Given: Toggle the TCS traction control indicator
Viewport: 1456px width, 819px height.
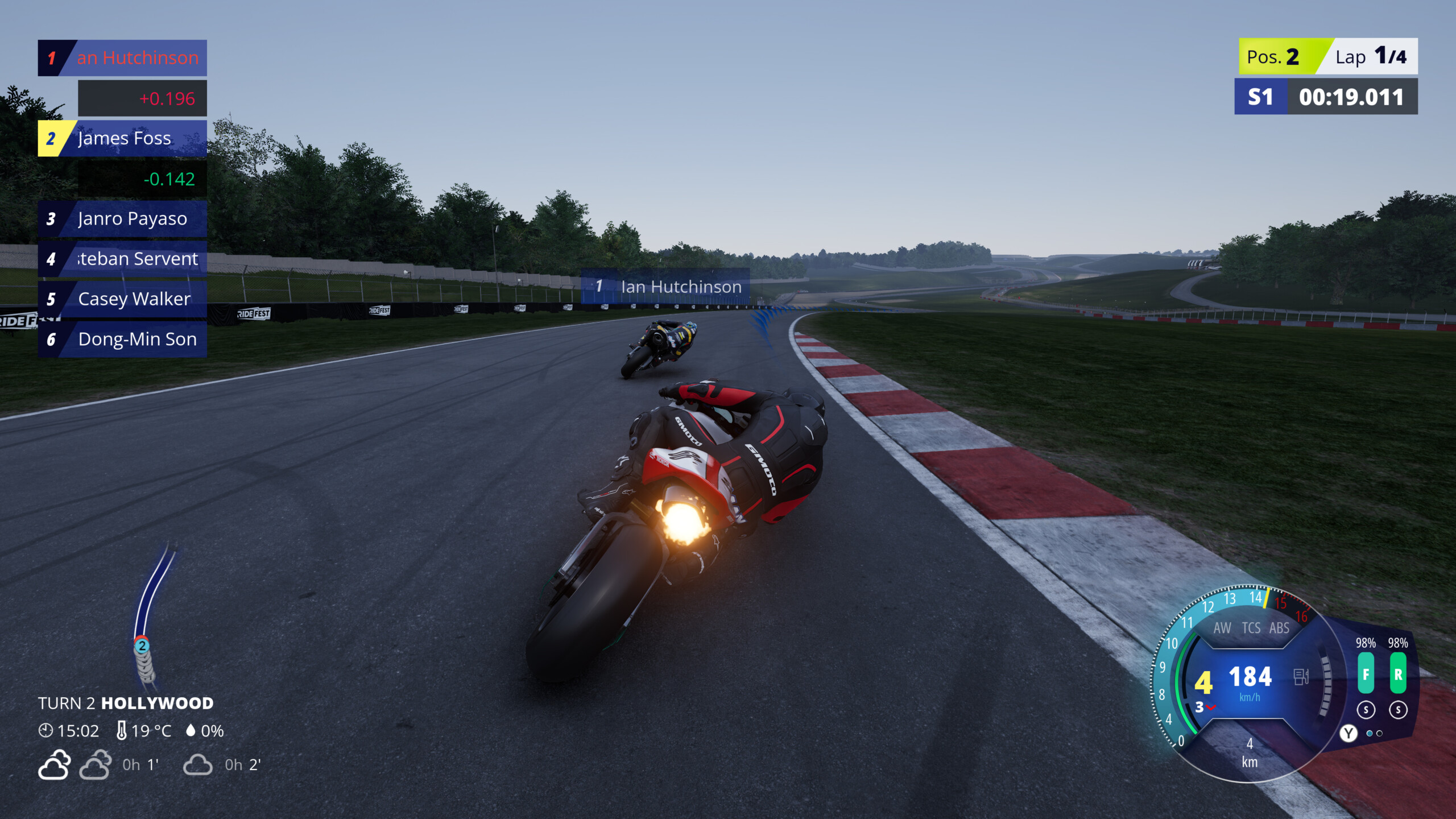Looking at the screenshot, I should coord(1251,628).
